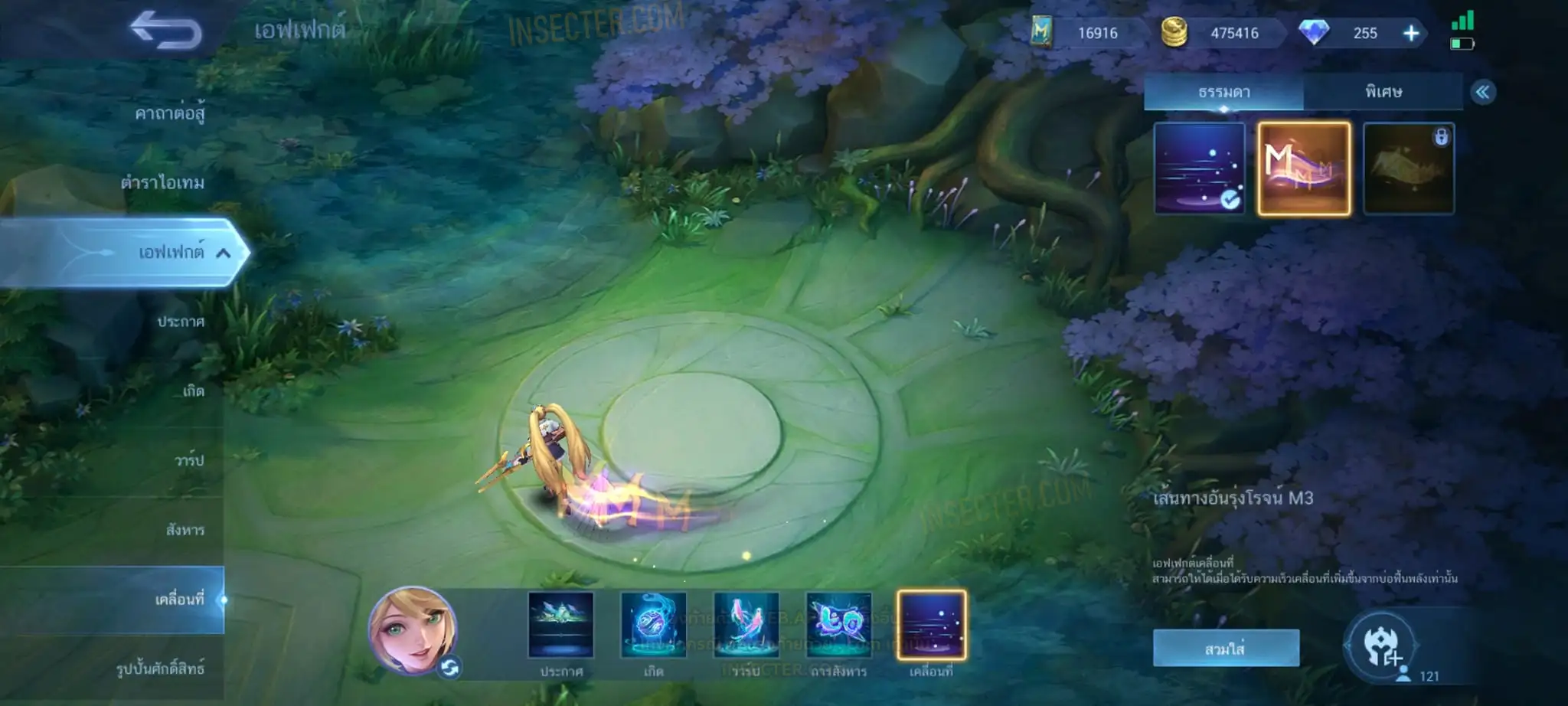This screenshot has width=1568, height=706.
Task: Equip effect with the สวมใส่ button
Action: (x=1225, y=649)
